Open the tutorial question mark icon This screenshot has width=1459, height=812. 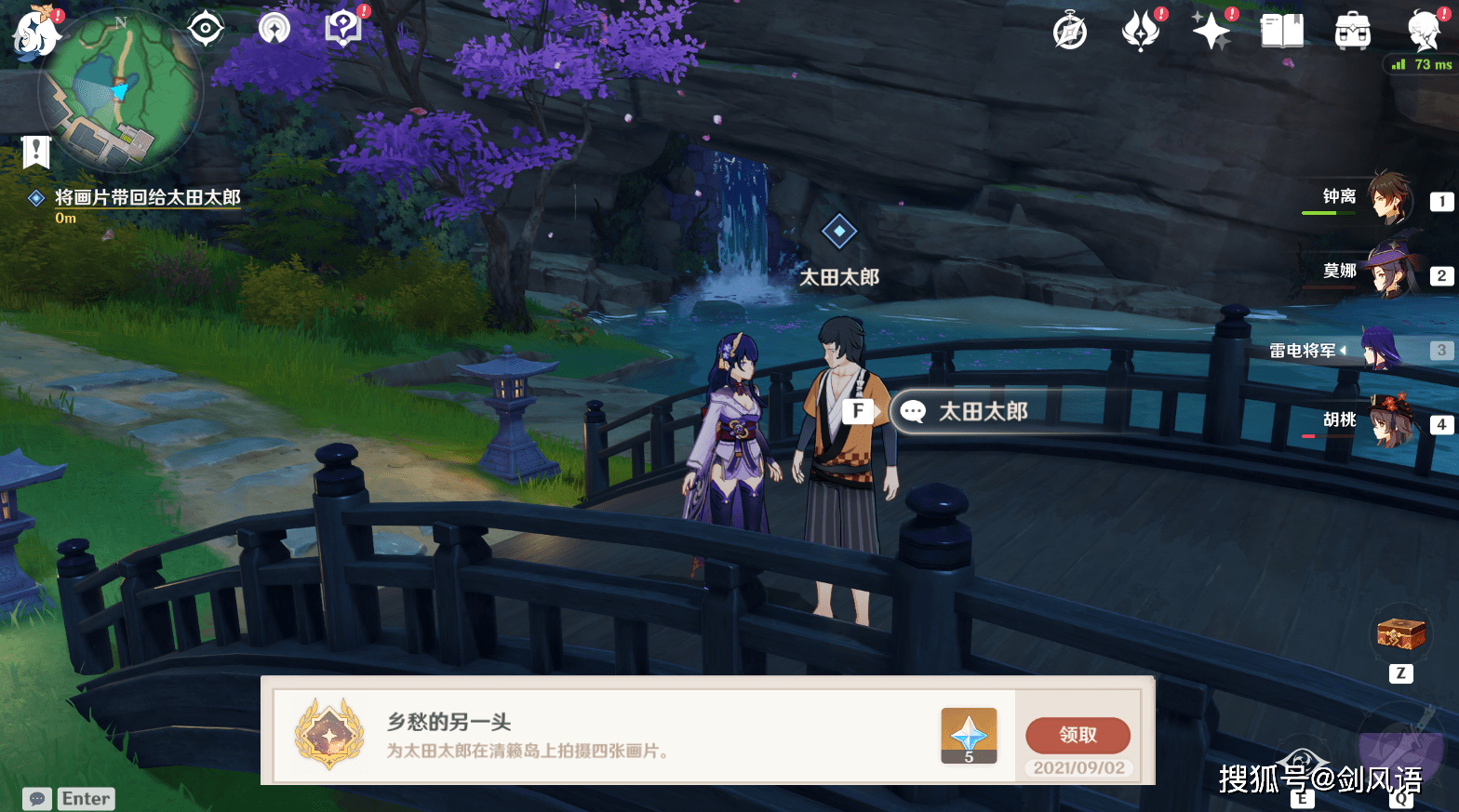click(344, 27)
